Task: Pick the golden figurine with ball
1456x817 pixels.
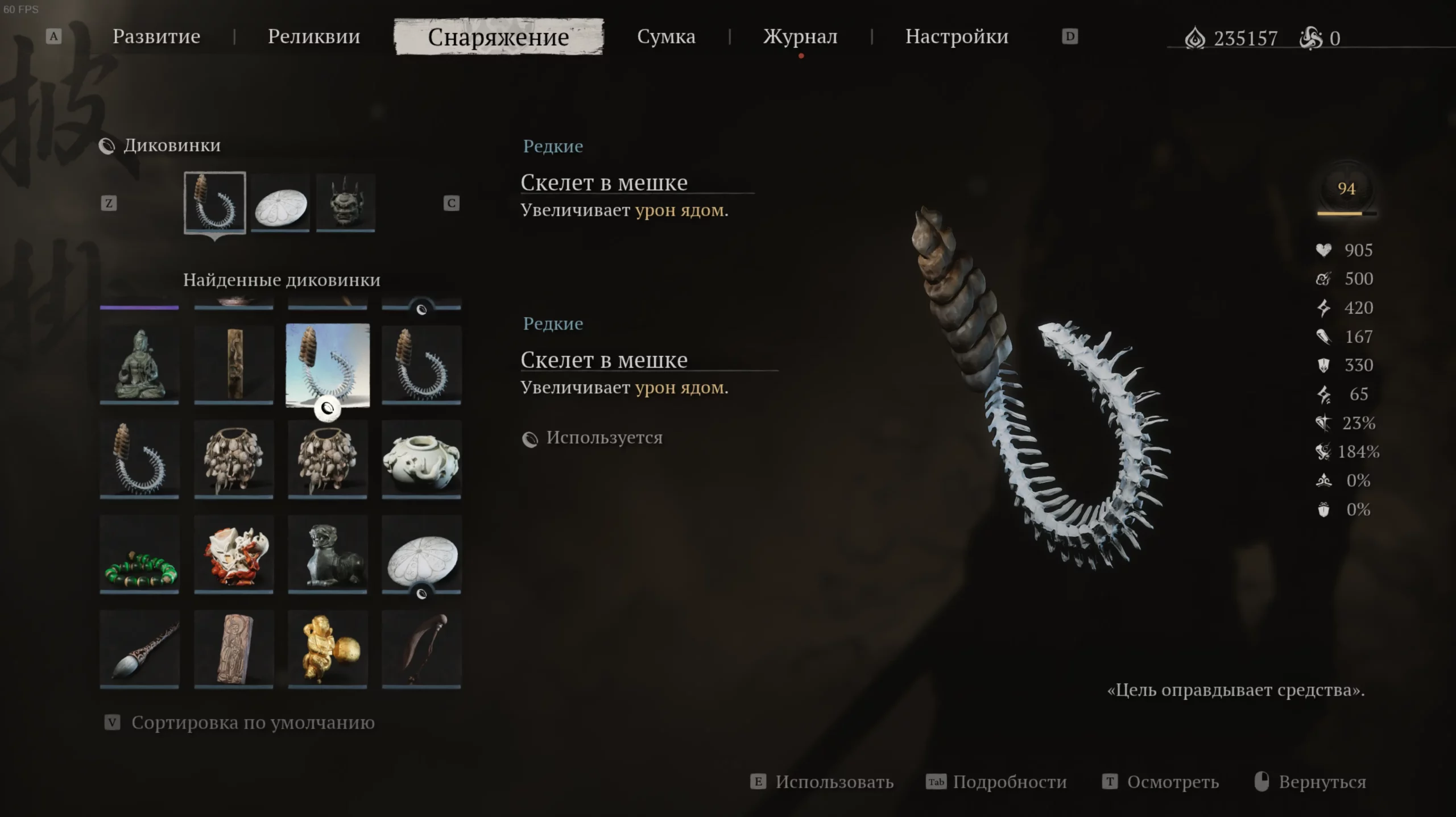Action: pyautogui.click(x=328, y=649)
